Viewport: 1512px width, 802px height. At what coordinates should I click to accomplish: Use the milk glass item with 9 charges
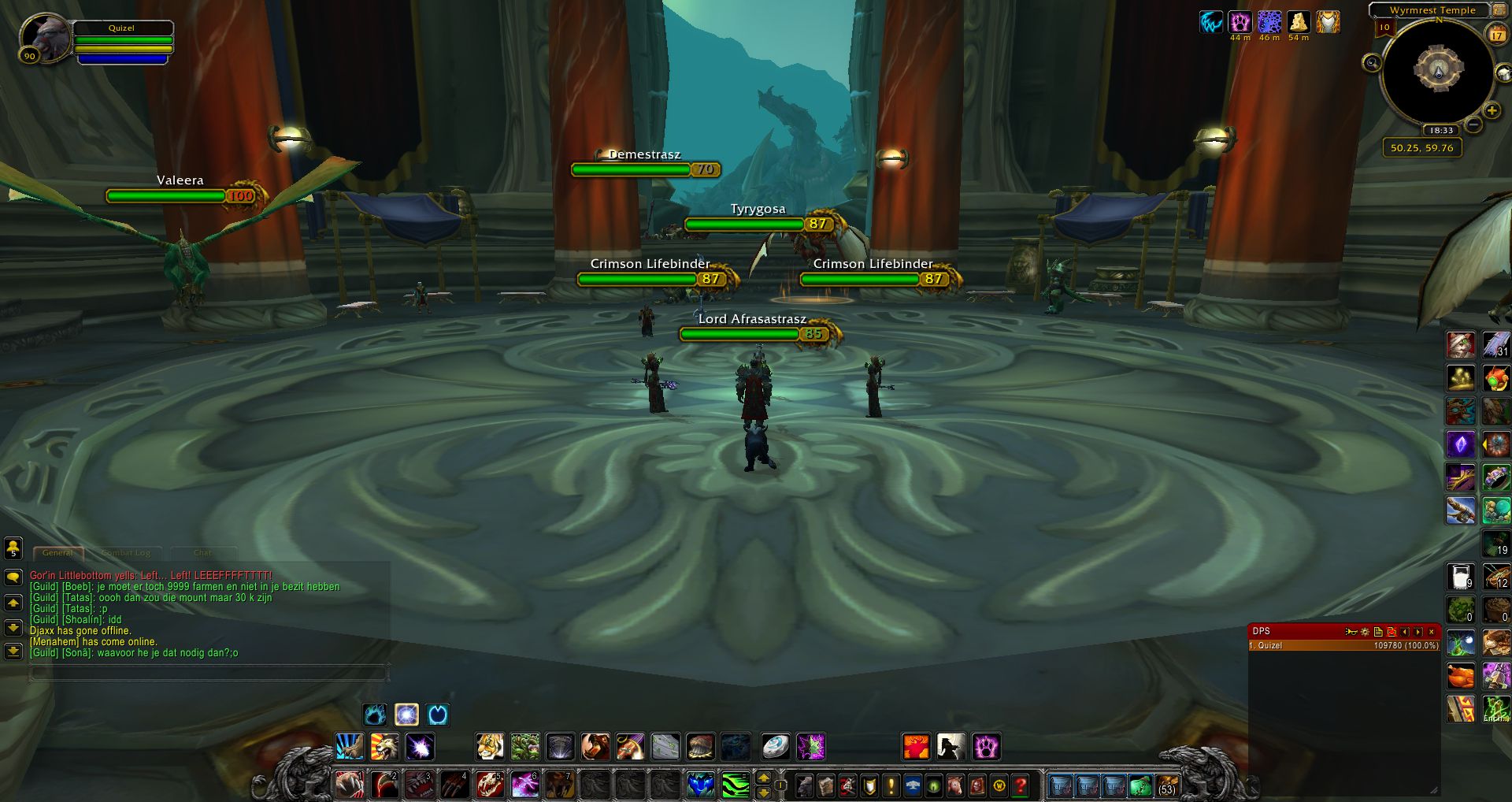pos(1460,577)
